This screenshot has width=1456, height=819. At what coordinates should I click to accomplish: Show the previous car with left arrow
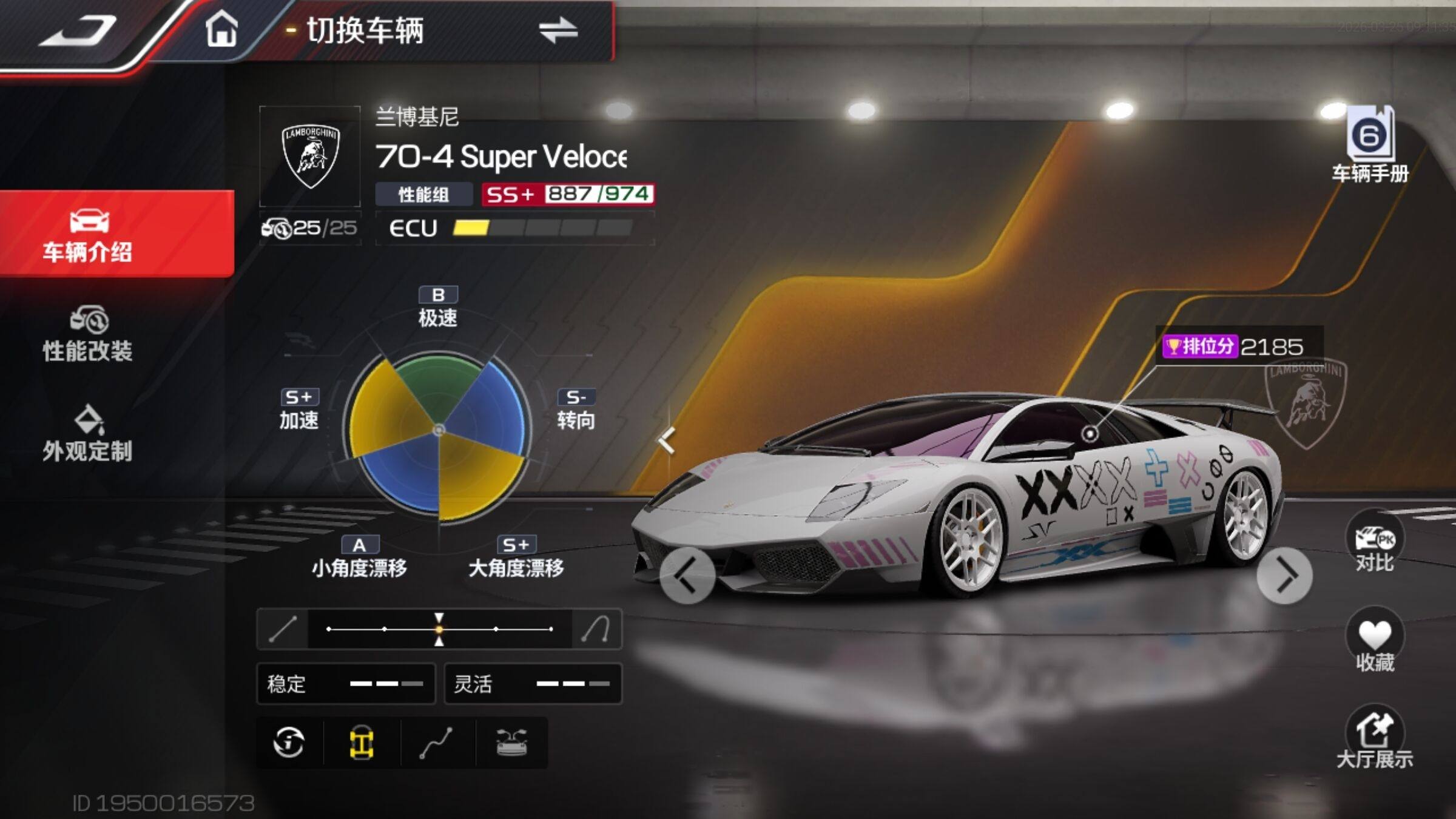pyautogui.click(x=687, y=576)
